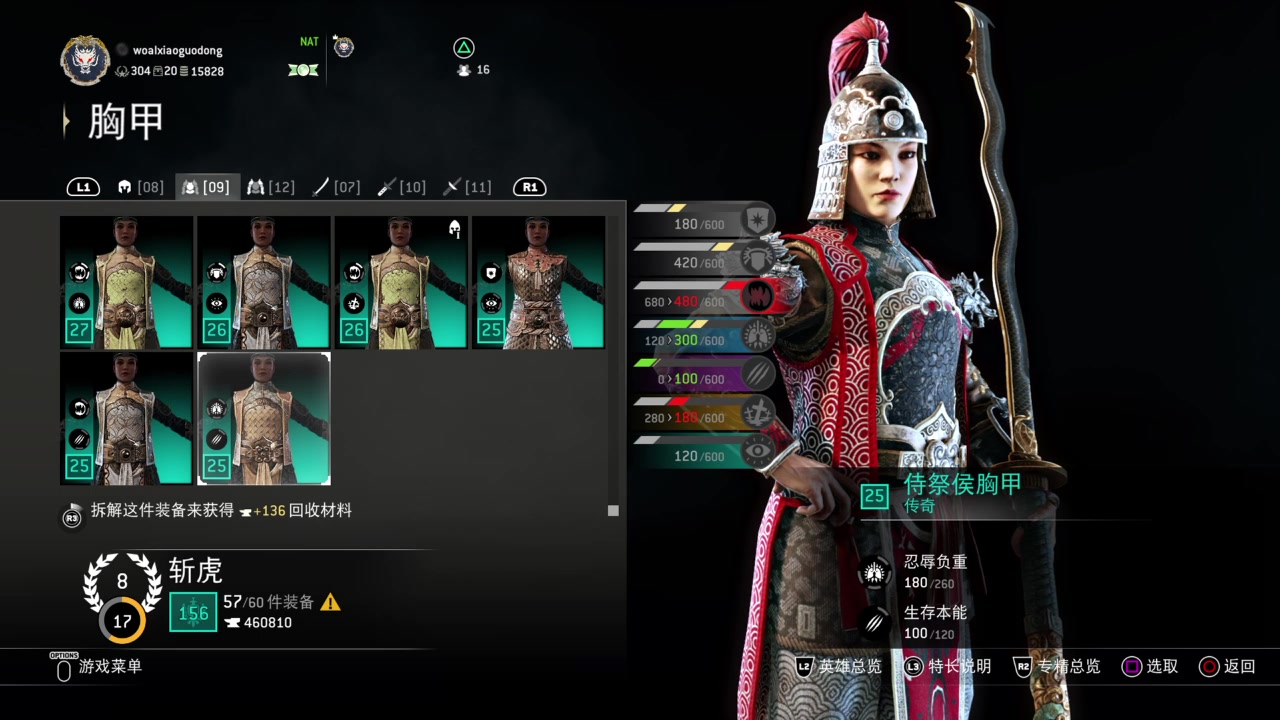Viewport: 1280px width, 720px height.
Task: Open the arm guards tab marked [12]
Action: (x=271, y=187)
